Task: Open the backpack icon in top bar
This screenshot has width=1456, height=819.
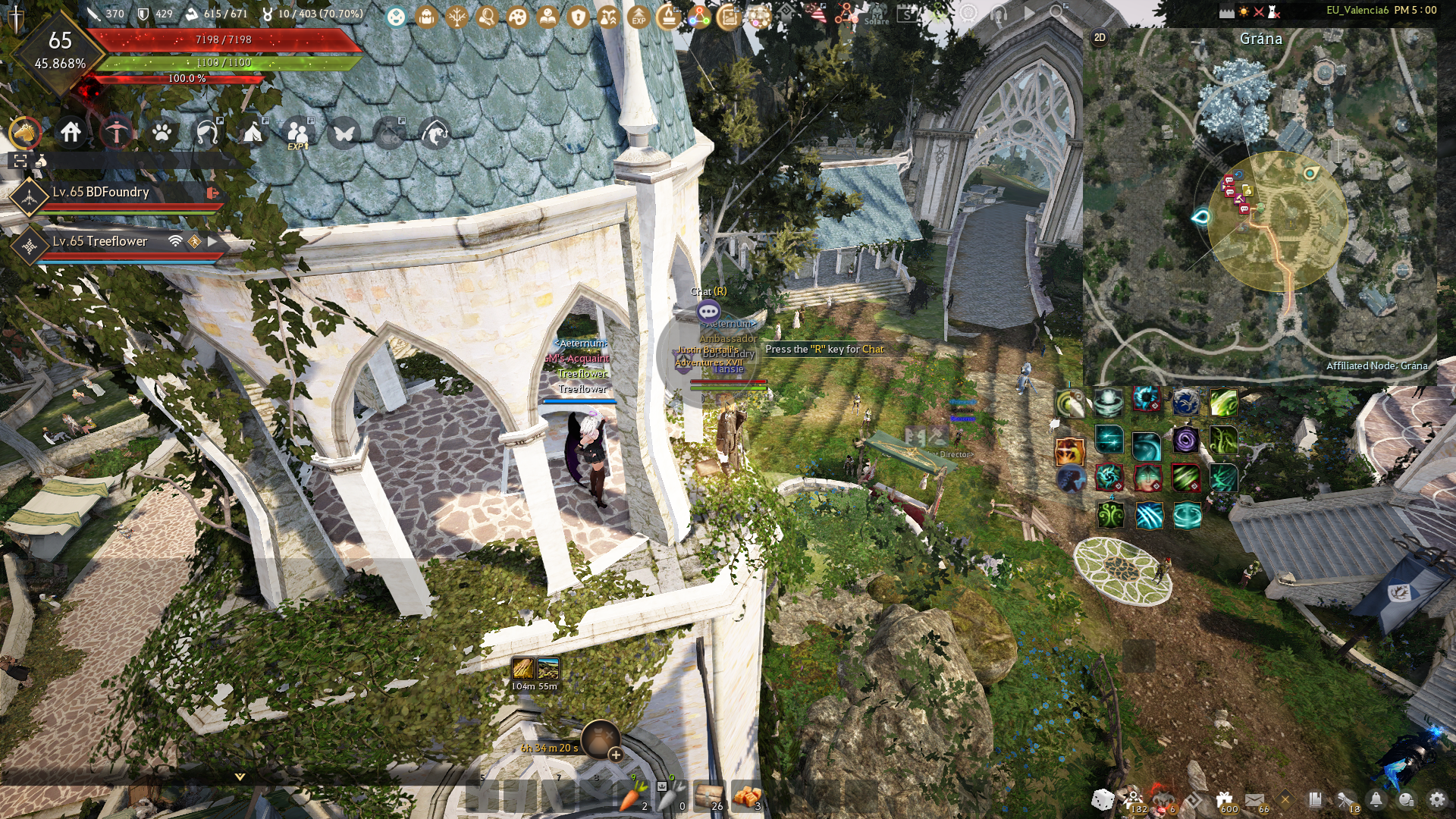Action: [426, 17]
